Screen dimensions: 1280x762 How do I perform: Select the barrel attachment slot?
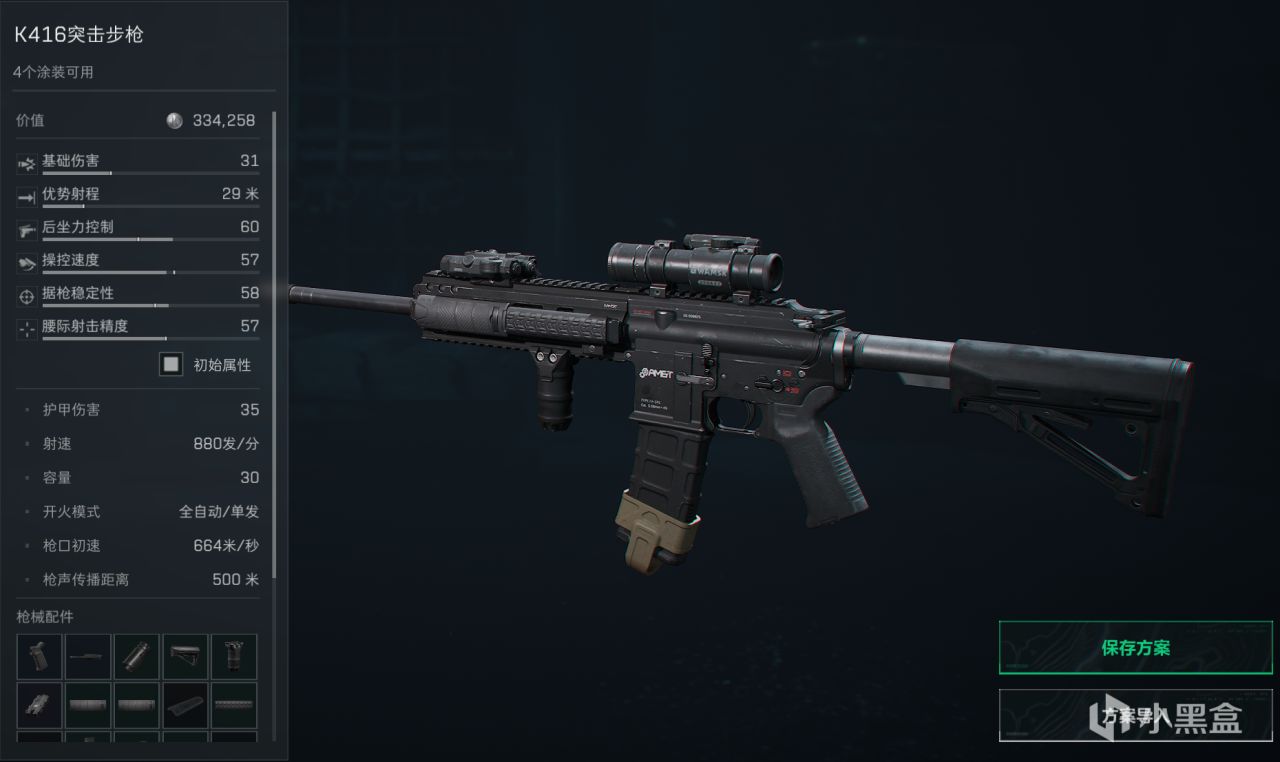point(89,656)
